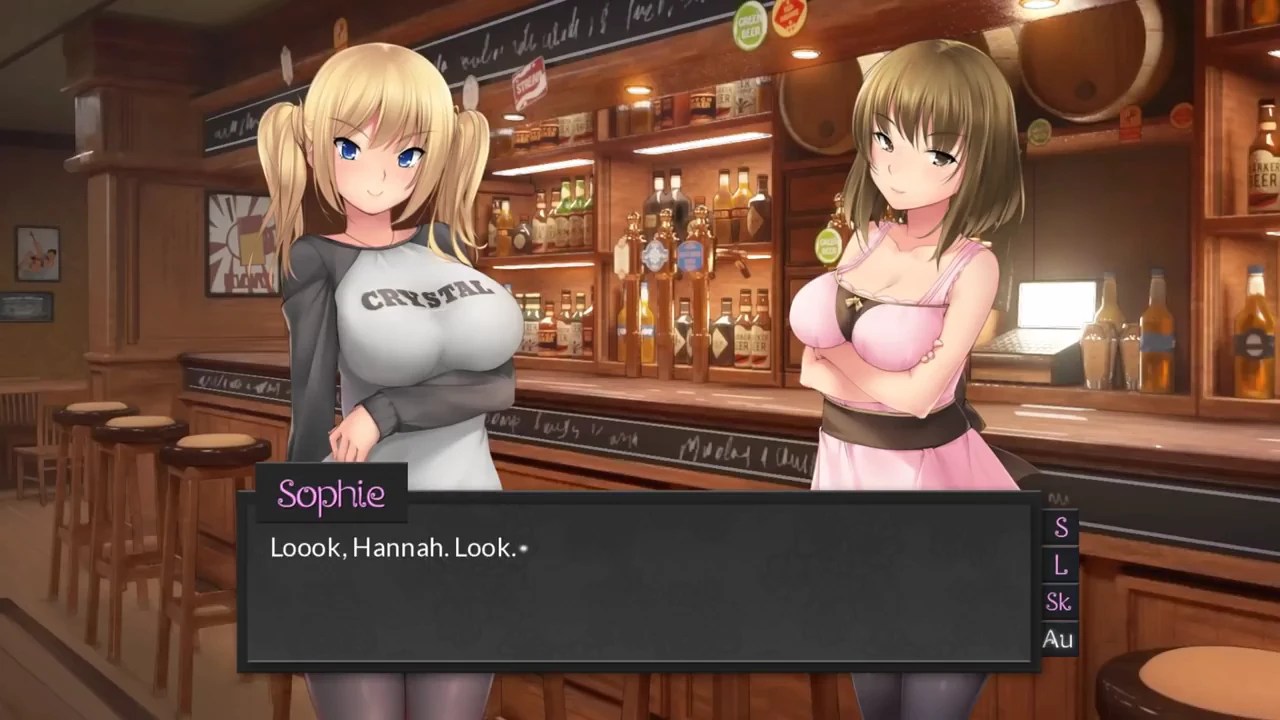
Task: Toggle the Au auto-advance button
Action: [1058, 639]
